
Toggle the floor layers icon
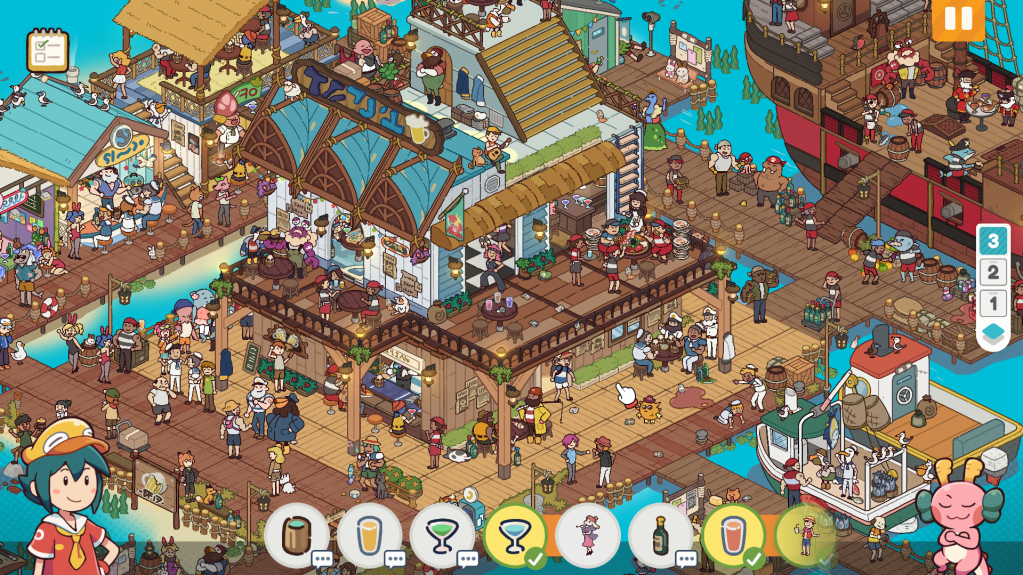click(992, 335)
